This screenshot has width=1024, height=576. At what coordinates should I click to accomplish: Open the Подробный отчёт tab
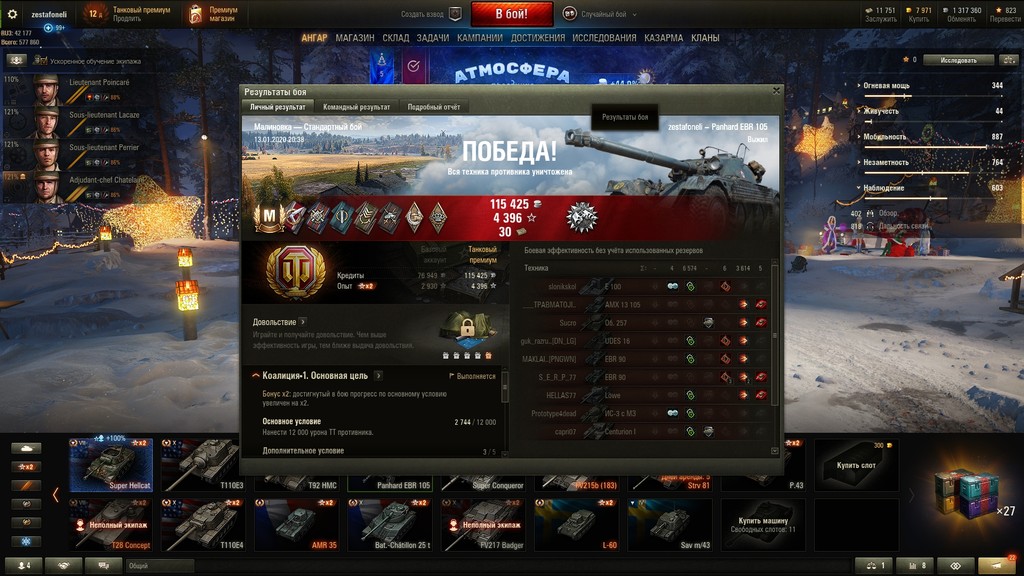[x=433, y=107]
